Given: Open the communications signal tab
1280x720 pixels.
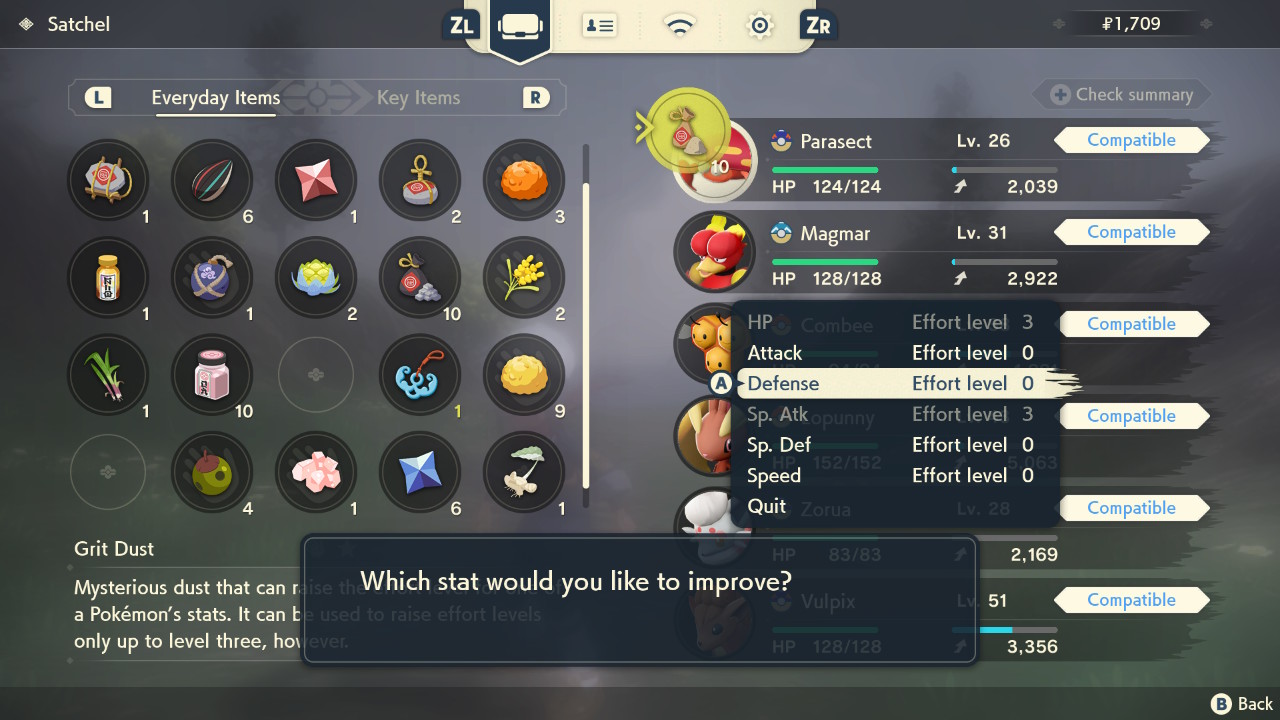Looking at the screenshot, I should [680, 26].
